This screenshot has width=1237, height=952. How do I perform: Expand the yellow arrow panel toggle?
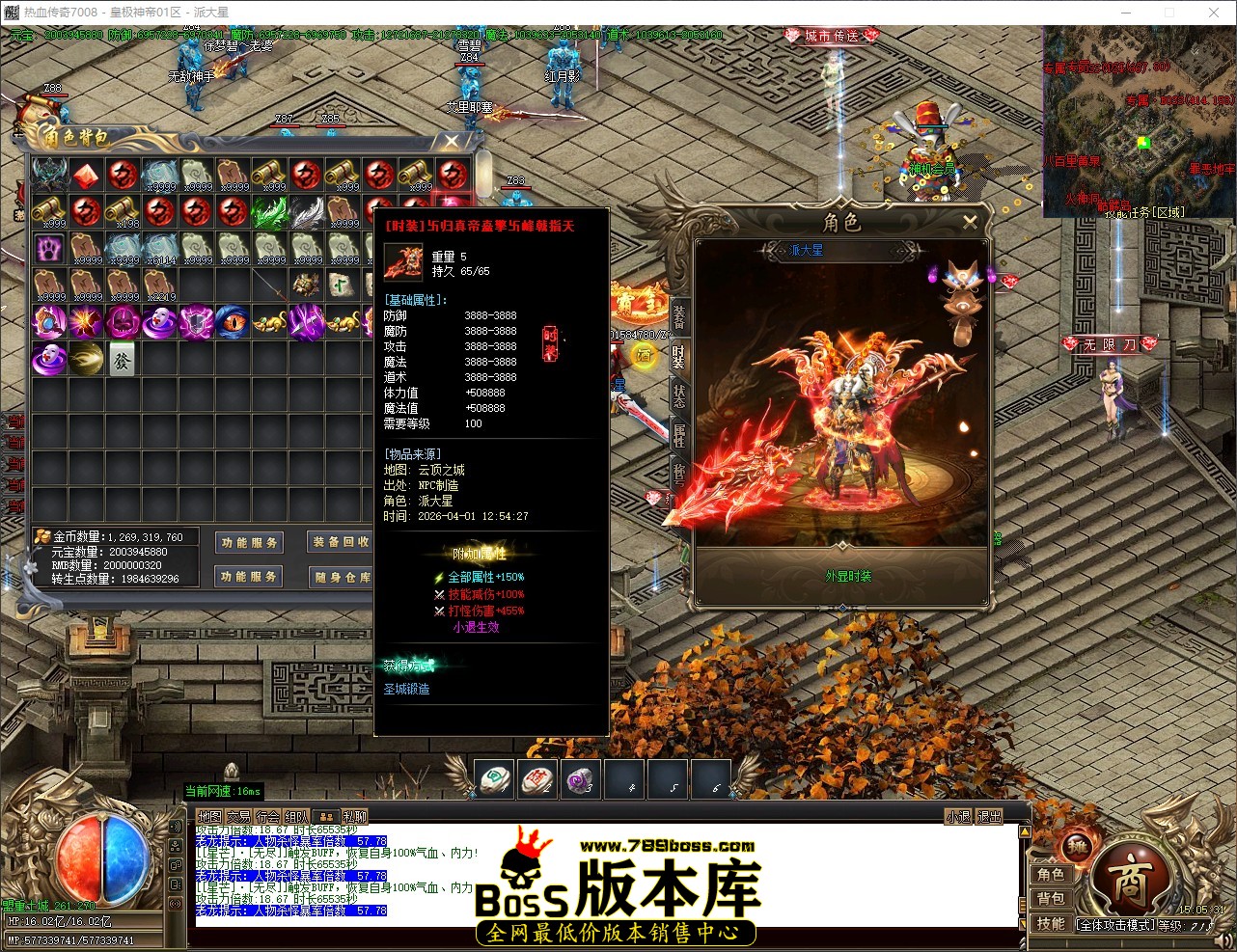click(x=1025, y=830)
